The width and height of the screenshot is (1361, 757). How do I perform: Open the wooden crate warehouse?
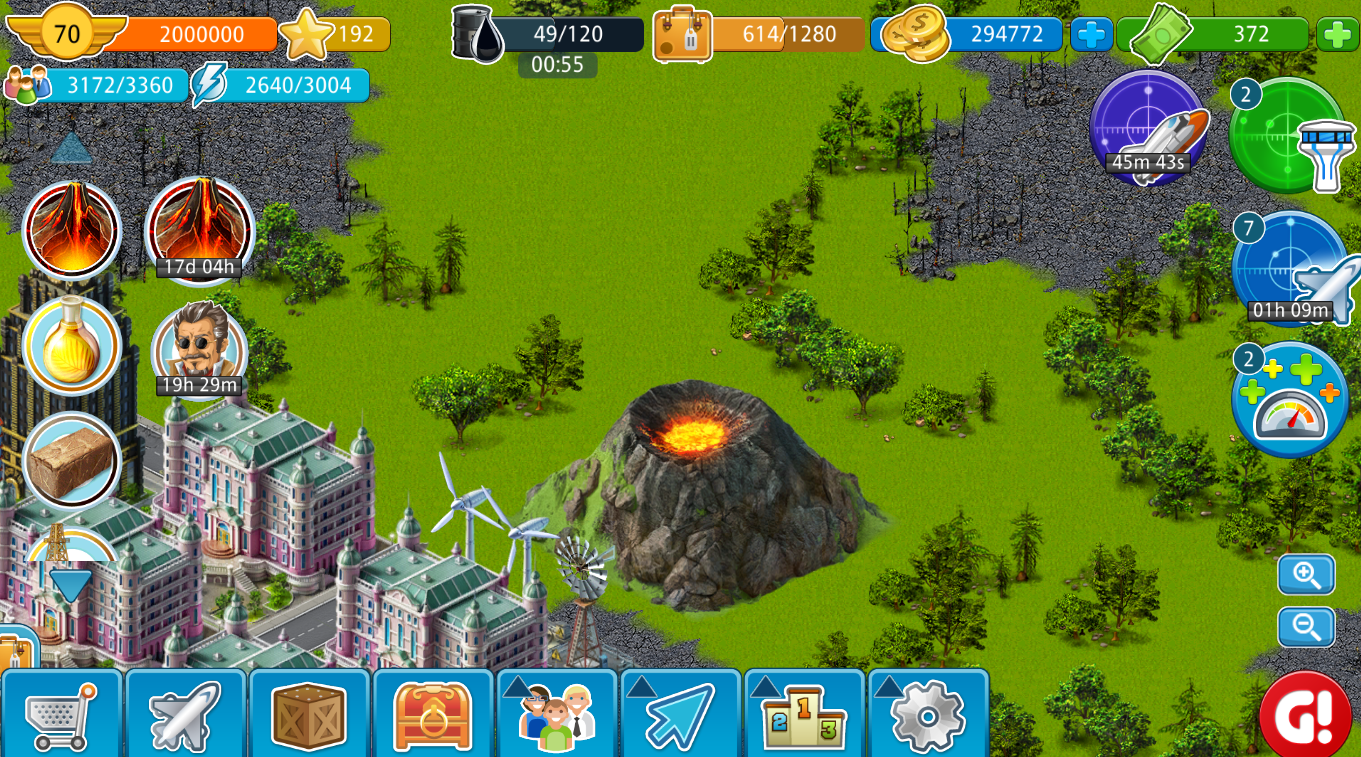pyautogui.click(x=310, y=714)
